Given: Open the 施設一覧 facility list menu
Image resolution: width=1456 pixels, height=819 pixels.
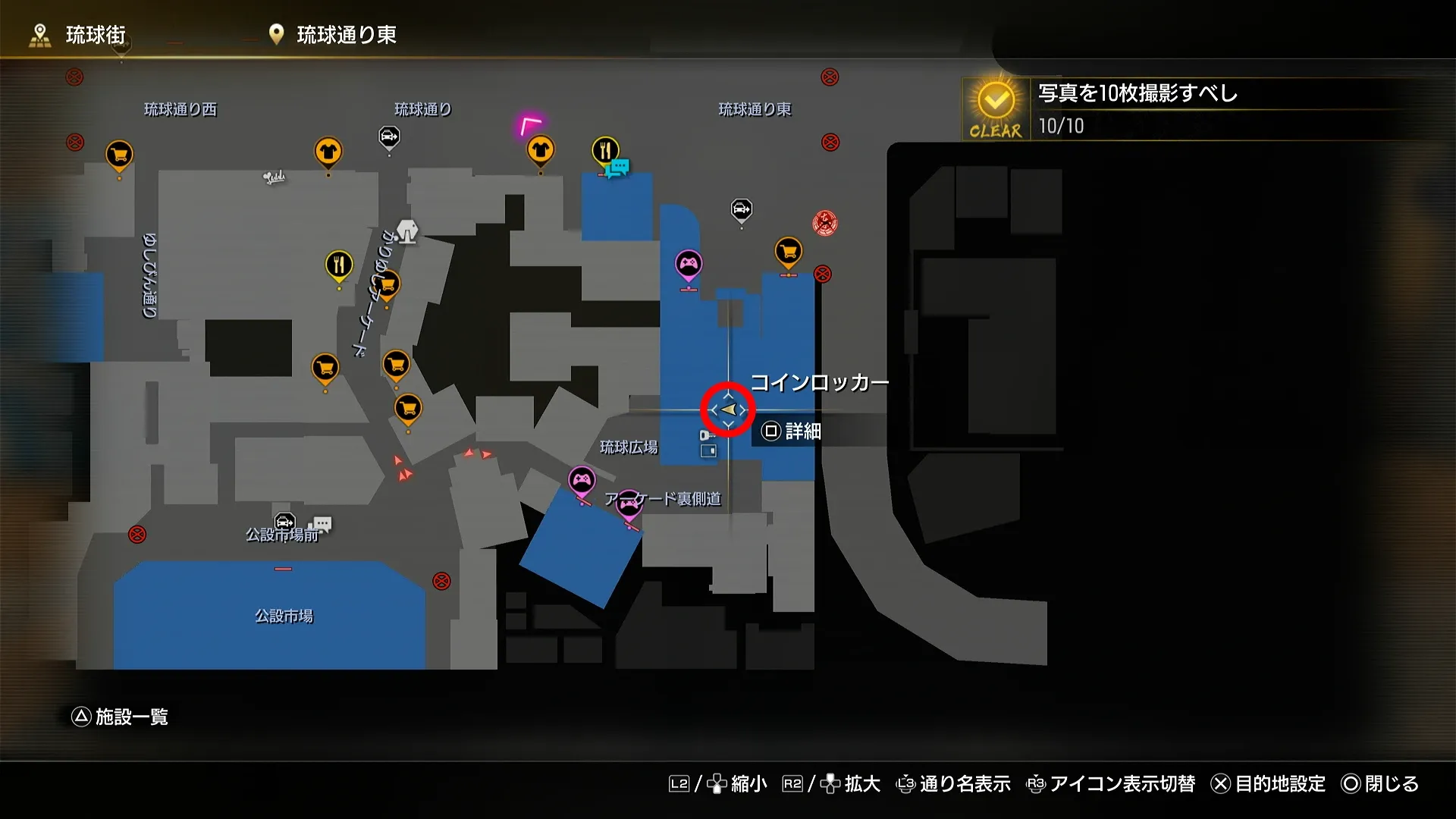Looking at the screenshot, I should [x=121, y=717].
